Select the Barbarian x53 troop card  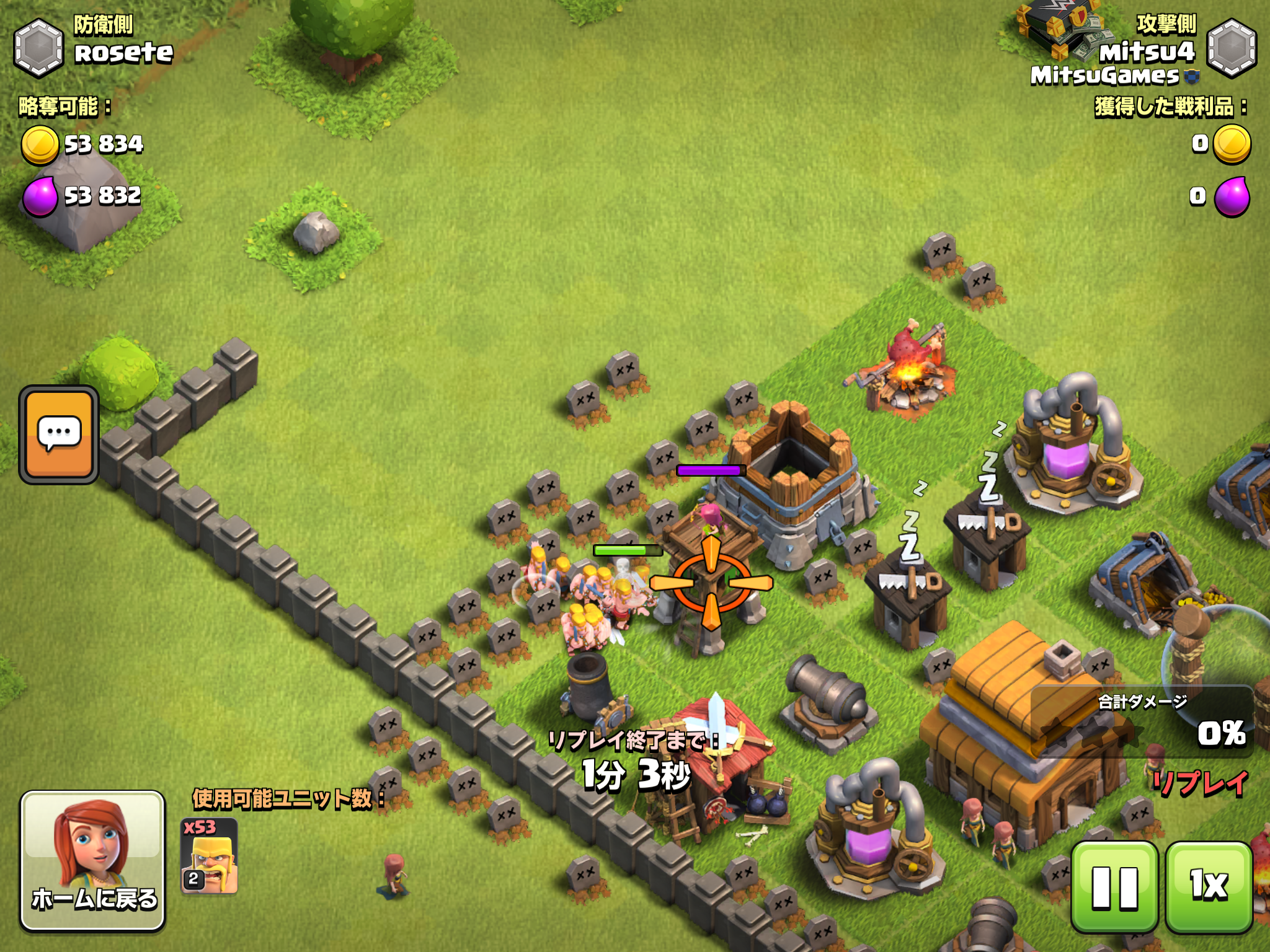click(209, 856)
